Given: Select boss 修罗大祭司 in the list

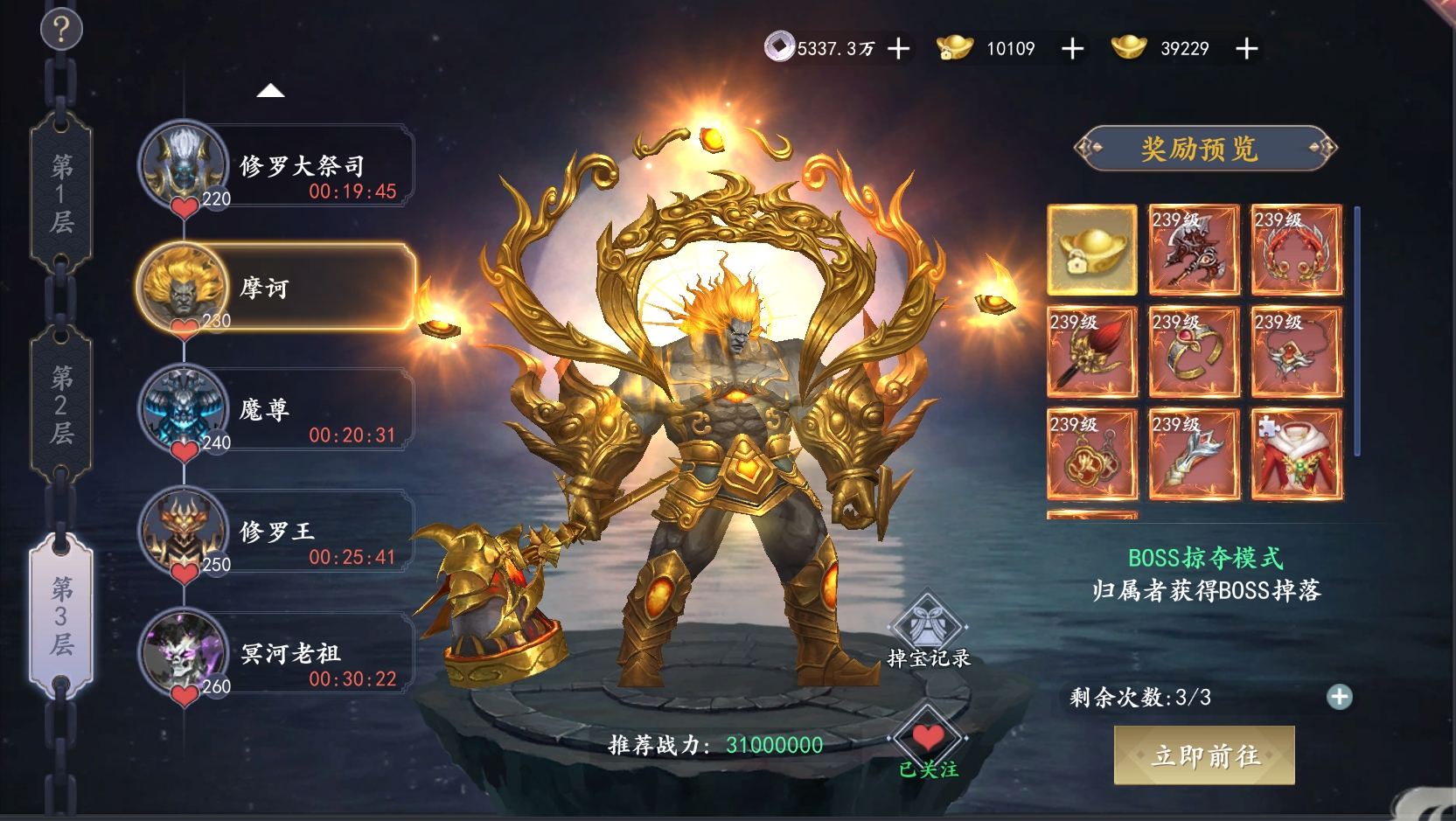Looking at the screenshot, I should coord(277,166).
